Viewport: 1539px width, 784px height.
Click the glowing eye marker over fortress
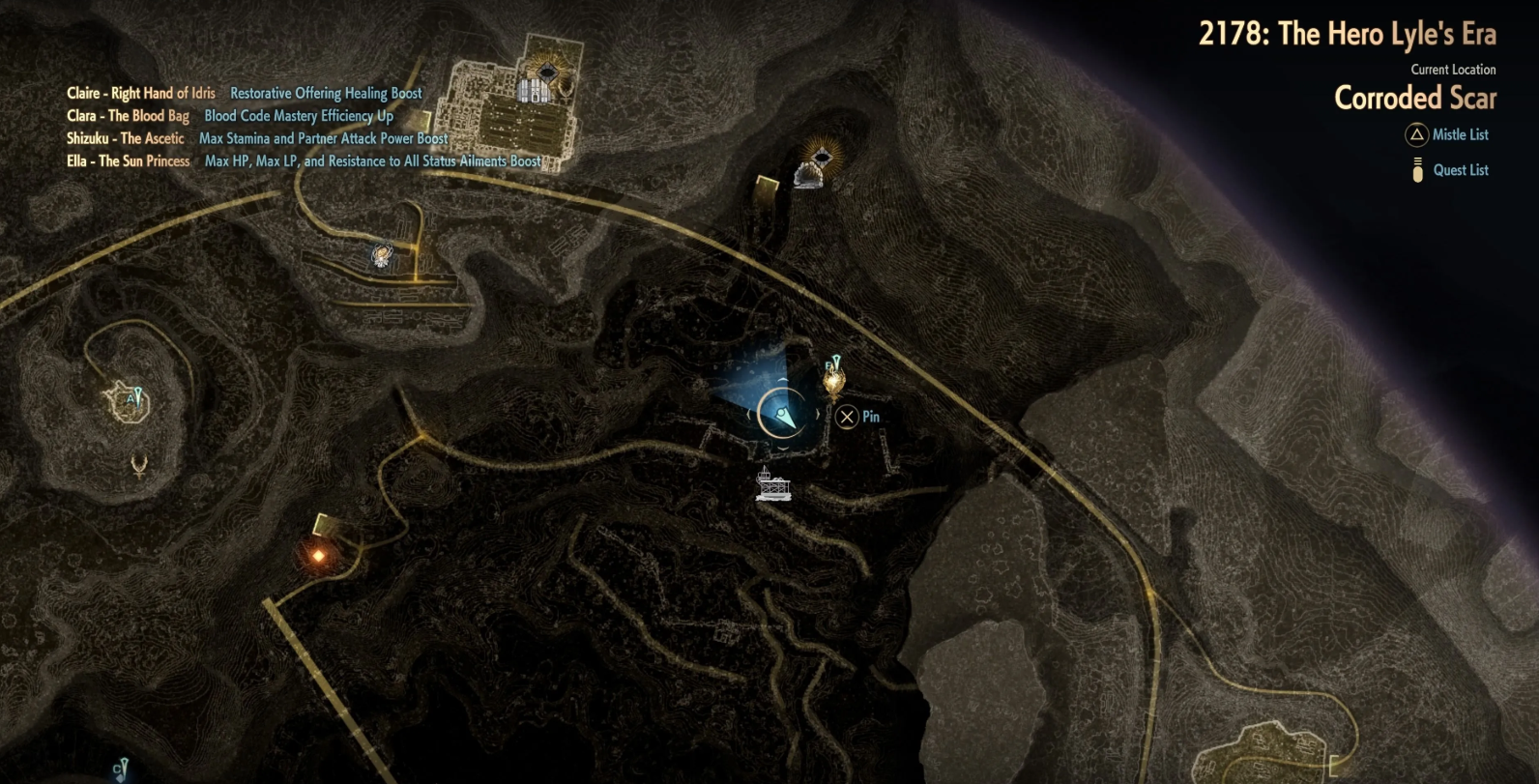(x=547, y=72)
